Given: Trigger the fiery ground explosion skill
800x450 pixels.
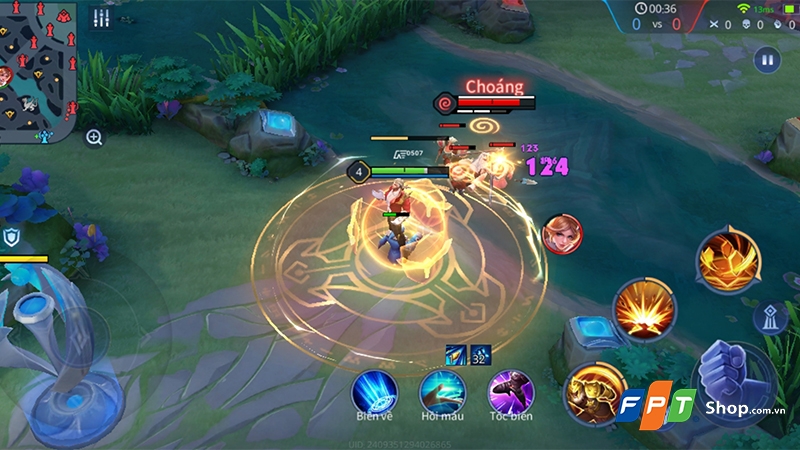Looking at the screenshot, I should coord(644,310).
